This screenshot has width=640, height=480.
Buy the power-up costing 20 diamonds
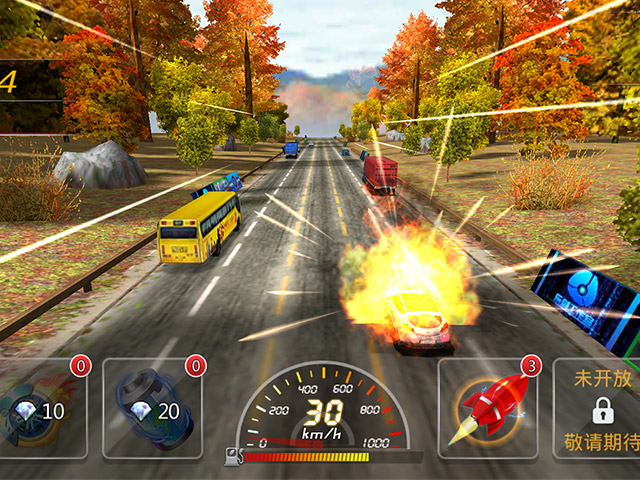tap(151, 408)
